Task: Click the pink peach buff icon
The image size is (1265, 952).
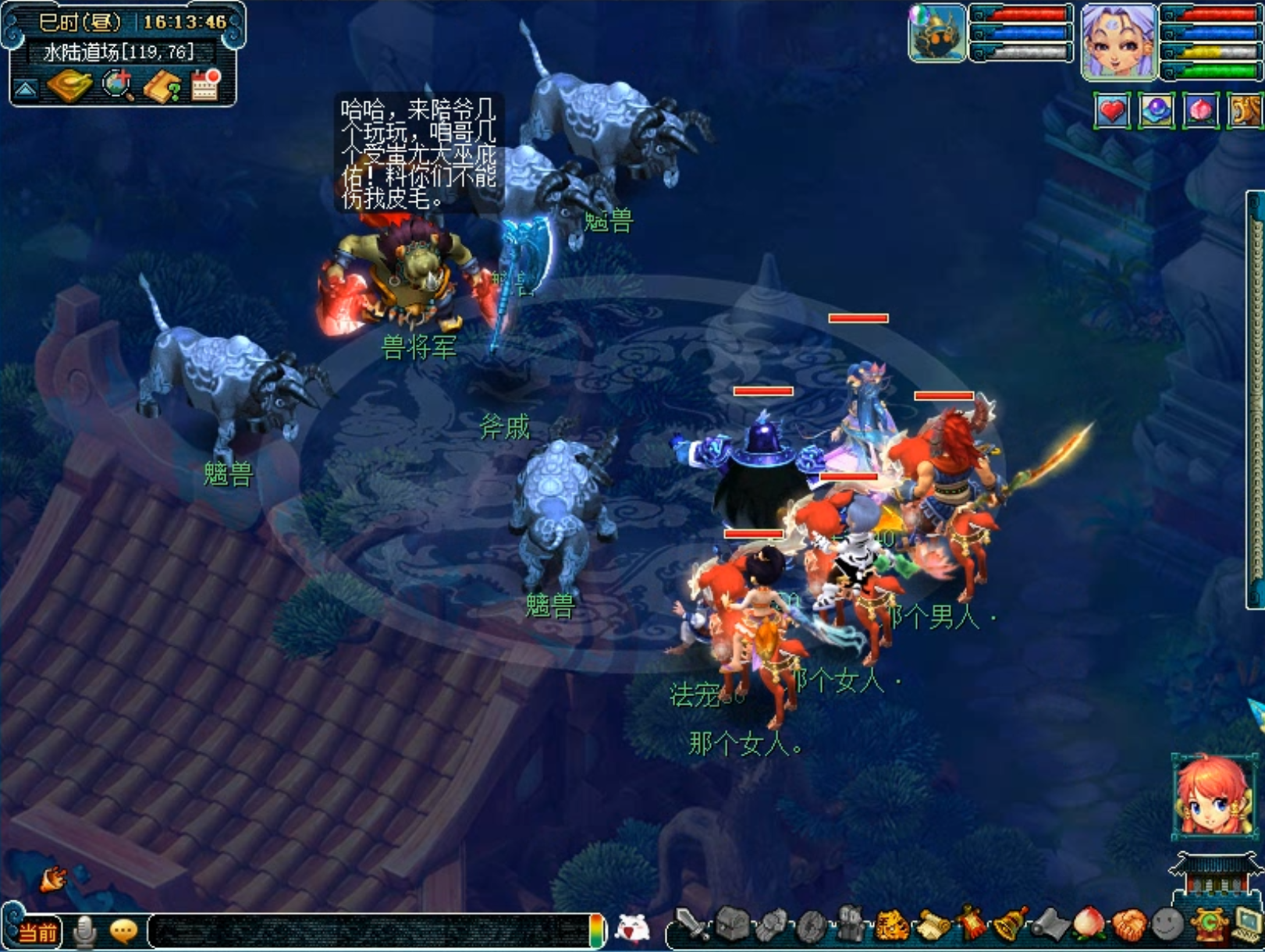Action: pos(1200,111)
